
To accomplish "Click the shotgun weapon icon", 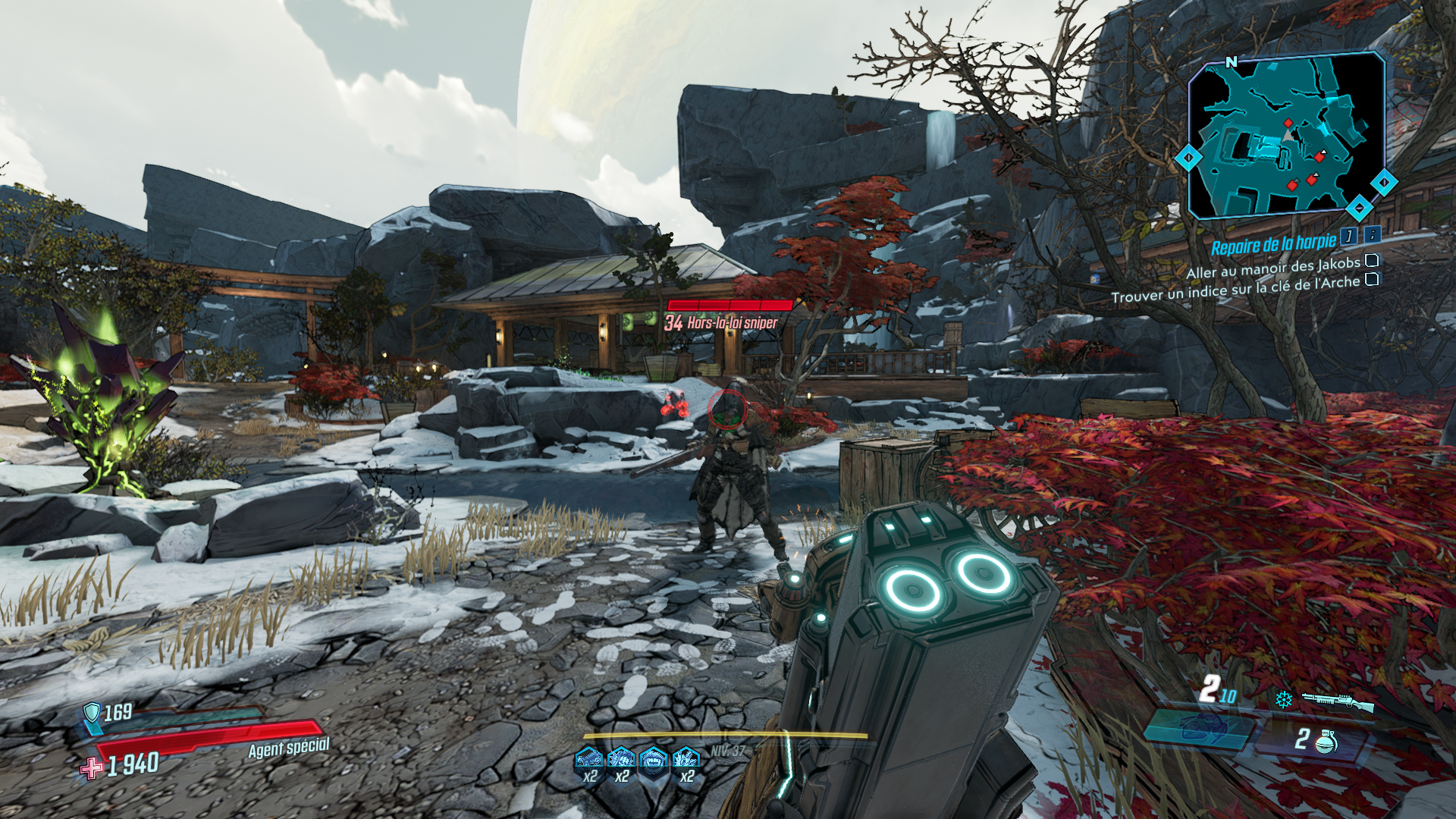I will (x=1338, y=701).
